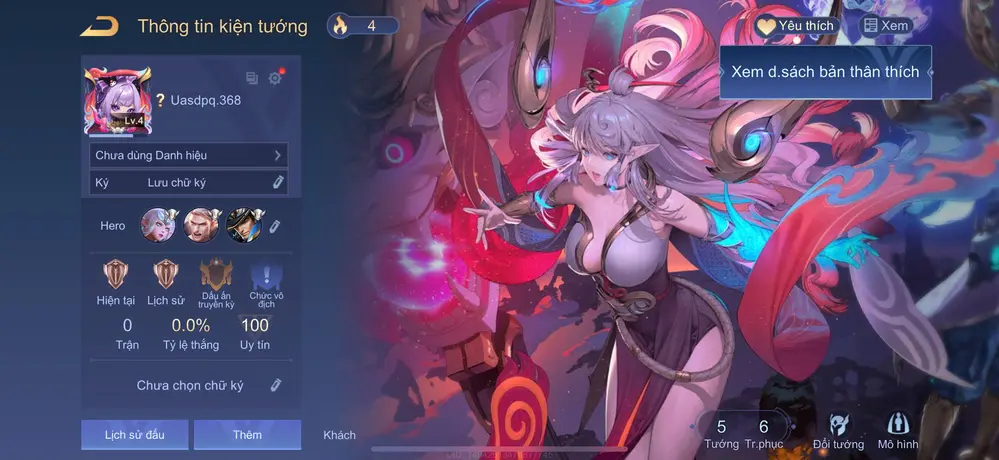
Task: Select the blond featured hero portrait
Action: 201,225
